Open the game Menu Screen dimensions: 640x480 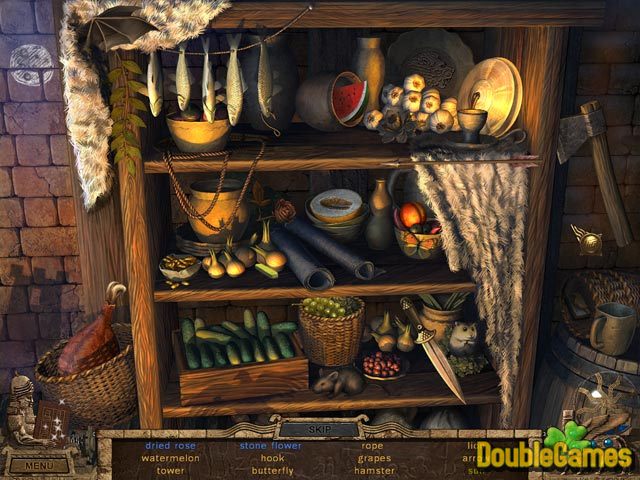click(40, 465)
